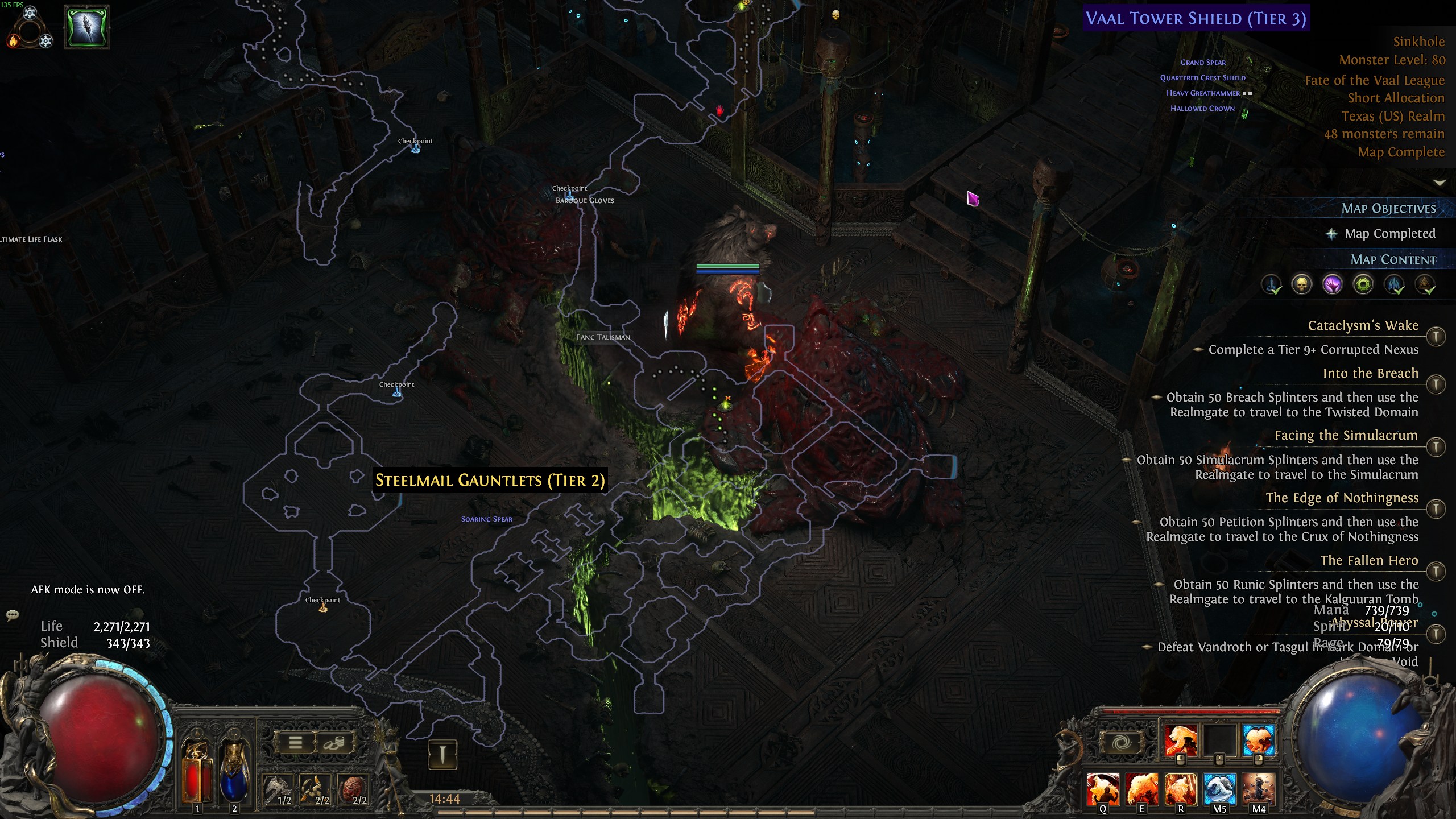Viewport: 1456px width, 819px height.
Task: Click the green ring map content icon
Action: [1363, 284]
